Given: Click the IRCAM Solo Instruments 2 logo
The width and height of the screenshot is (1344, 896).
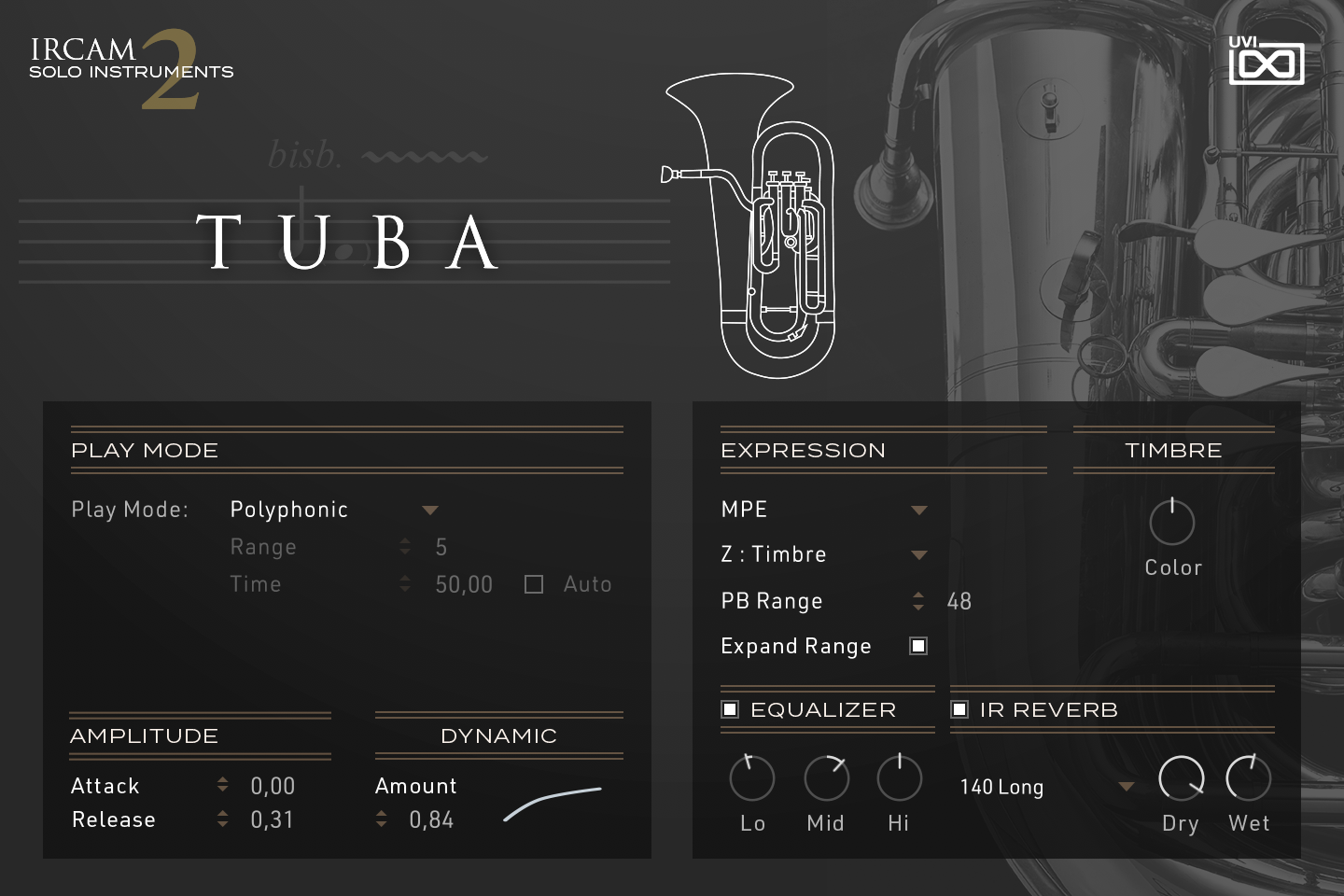Looking at the screenshot, I should tap(131, 65).
